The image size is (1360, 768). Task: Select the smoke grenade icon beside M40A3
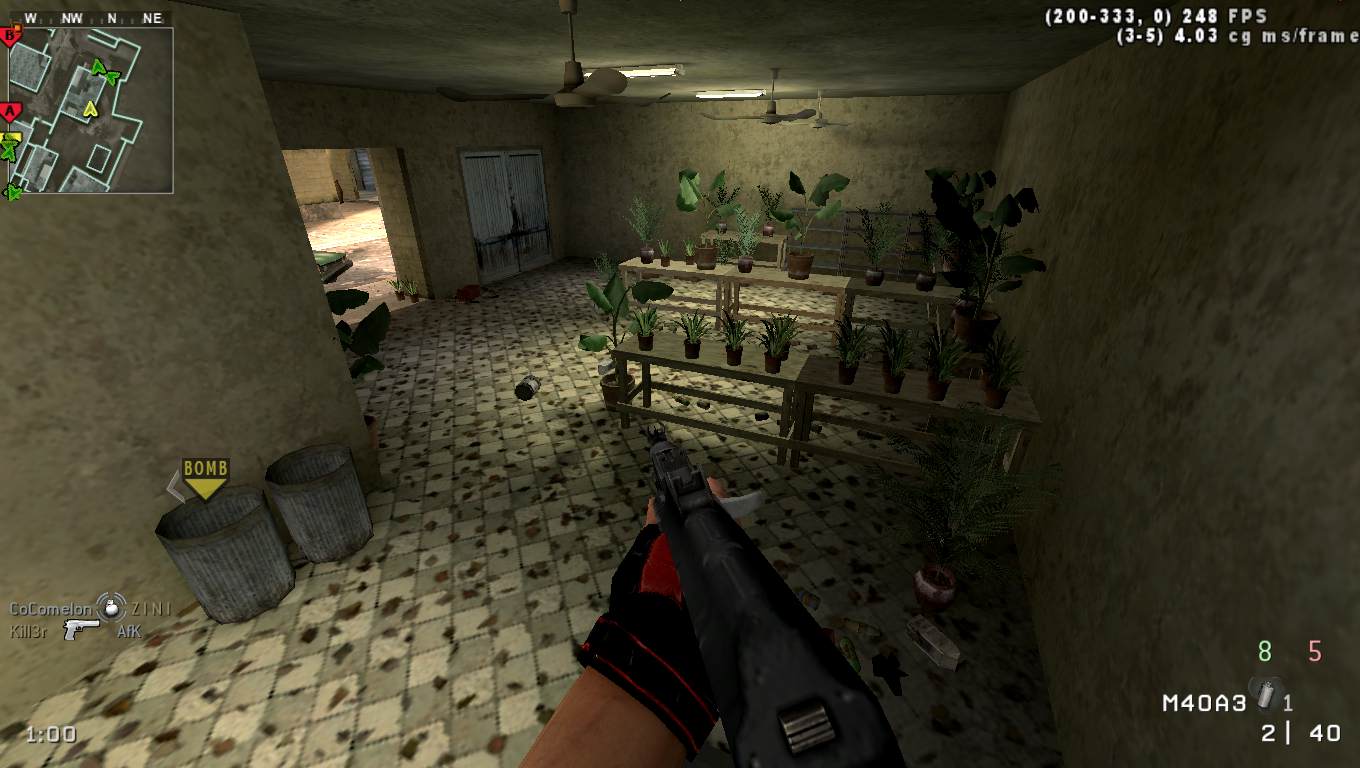click(x=1269, y=692)
